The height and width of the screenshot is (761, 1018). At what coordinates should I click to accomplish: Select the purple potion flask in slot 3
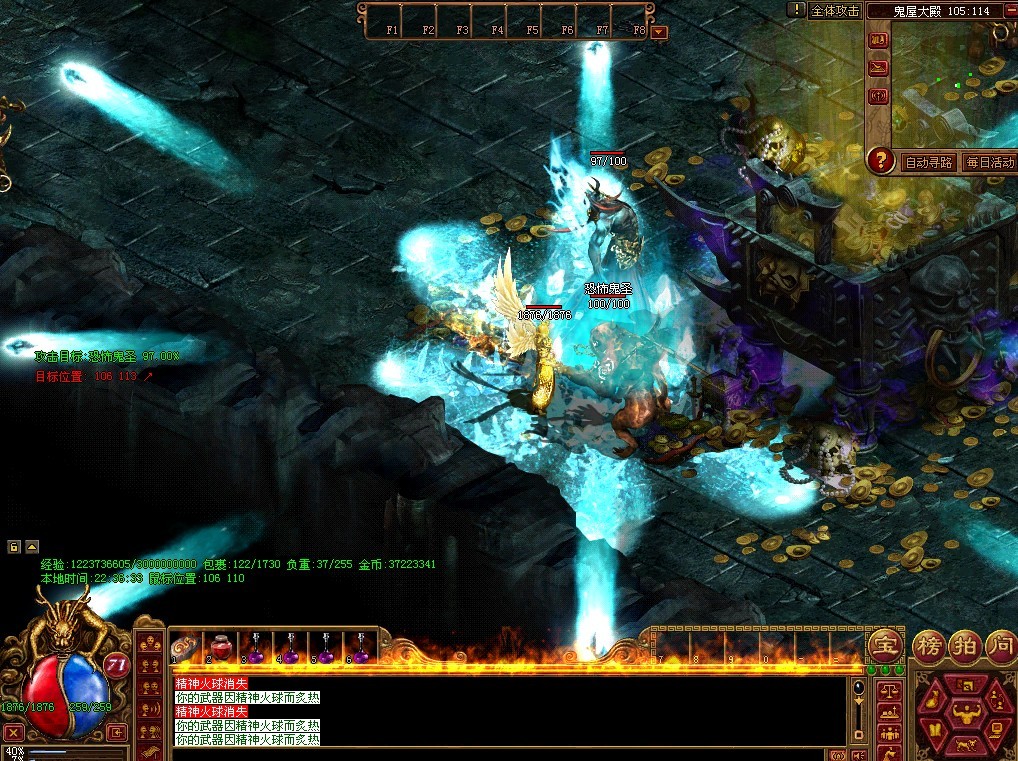tap(257, 648)
